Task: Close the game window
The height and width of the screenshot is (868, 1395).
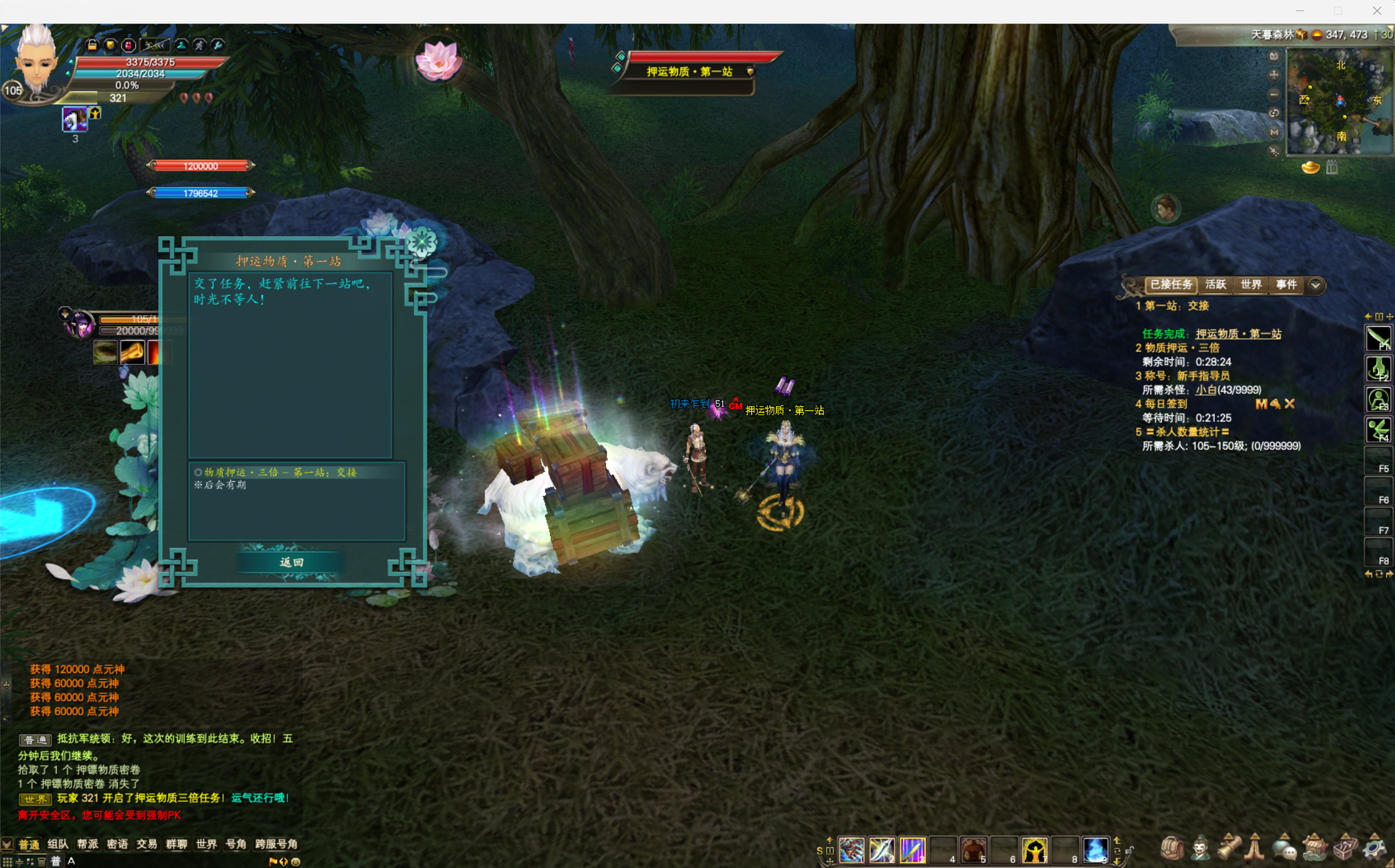Action: click(1377, 11)
